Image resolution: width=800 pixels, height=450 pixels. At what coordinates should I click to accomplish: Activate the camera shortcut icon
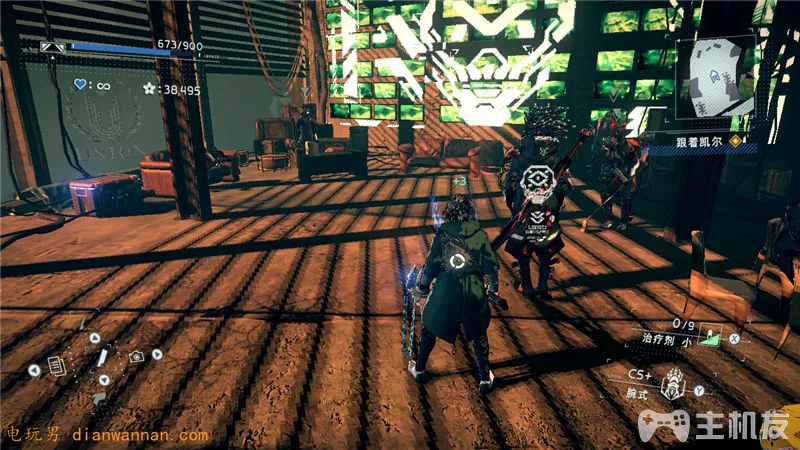coord(136,355)
